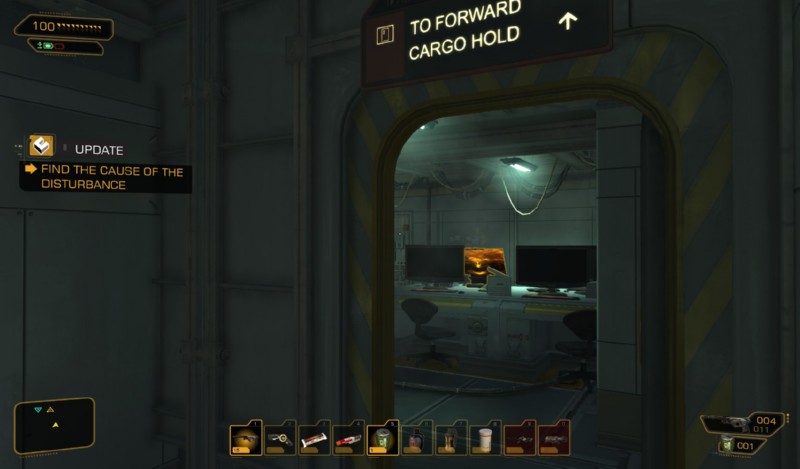Select the energy bar hotbar slot
Screen dimensions: 800x469
(x=314, y=439)
